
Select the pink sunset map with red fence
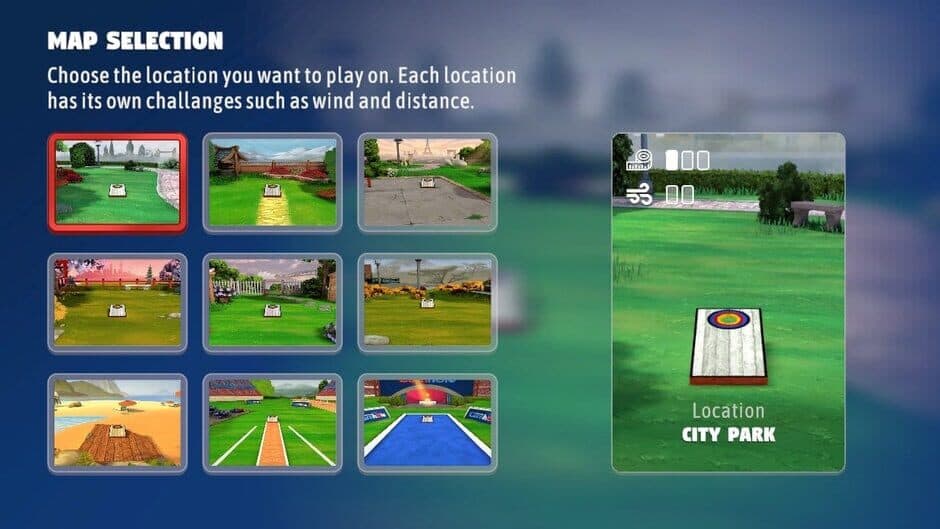pos(117,302)
